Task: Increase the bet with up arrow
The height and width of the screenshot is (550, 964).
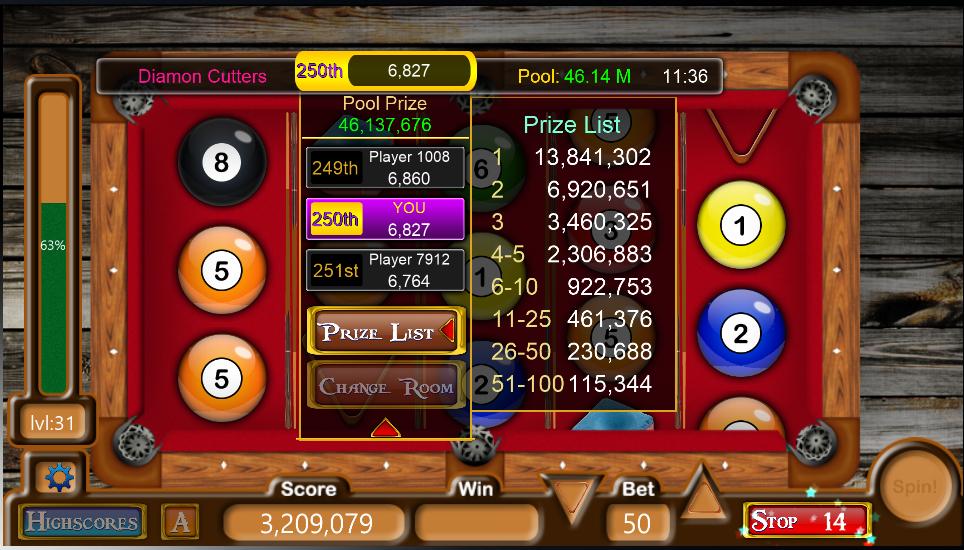Action: point(705,493)
